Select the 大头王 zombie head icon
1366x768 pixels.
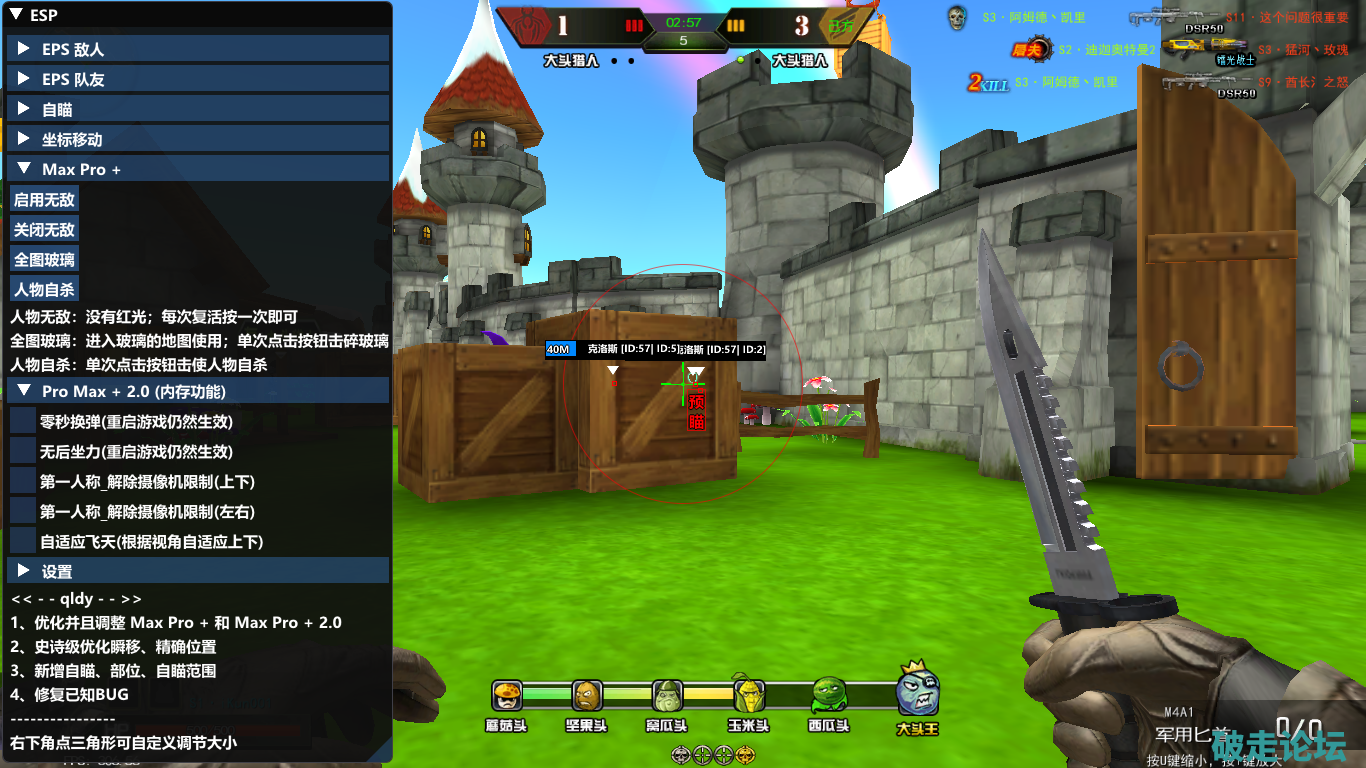coord(916,692)
